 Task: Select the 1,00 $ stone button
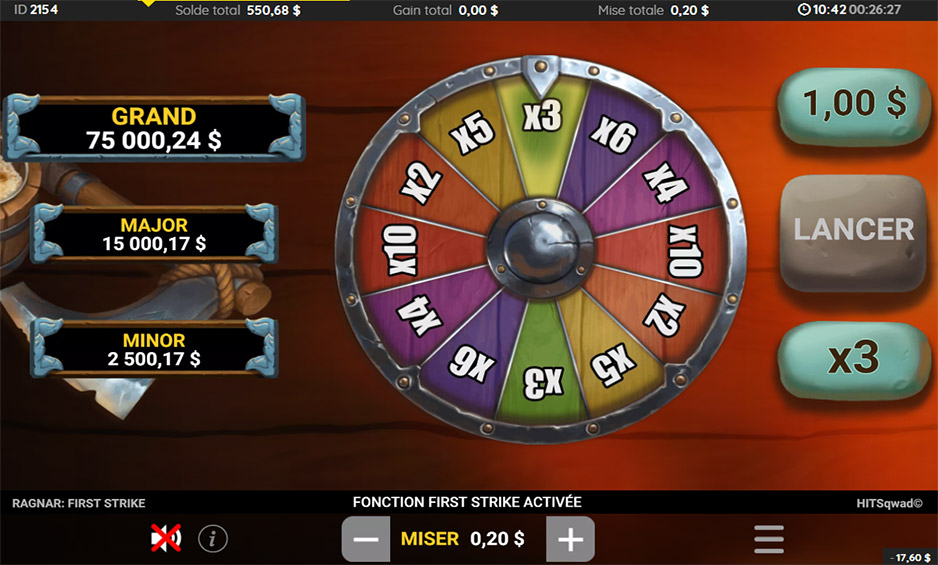click(855, 103)
